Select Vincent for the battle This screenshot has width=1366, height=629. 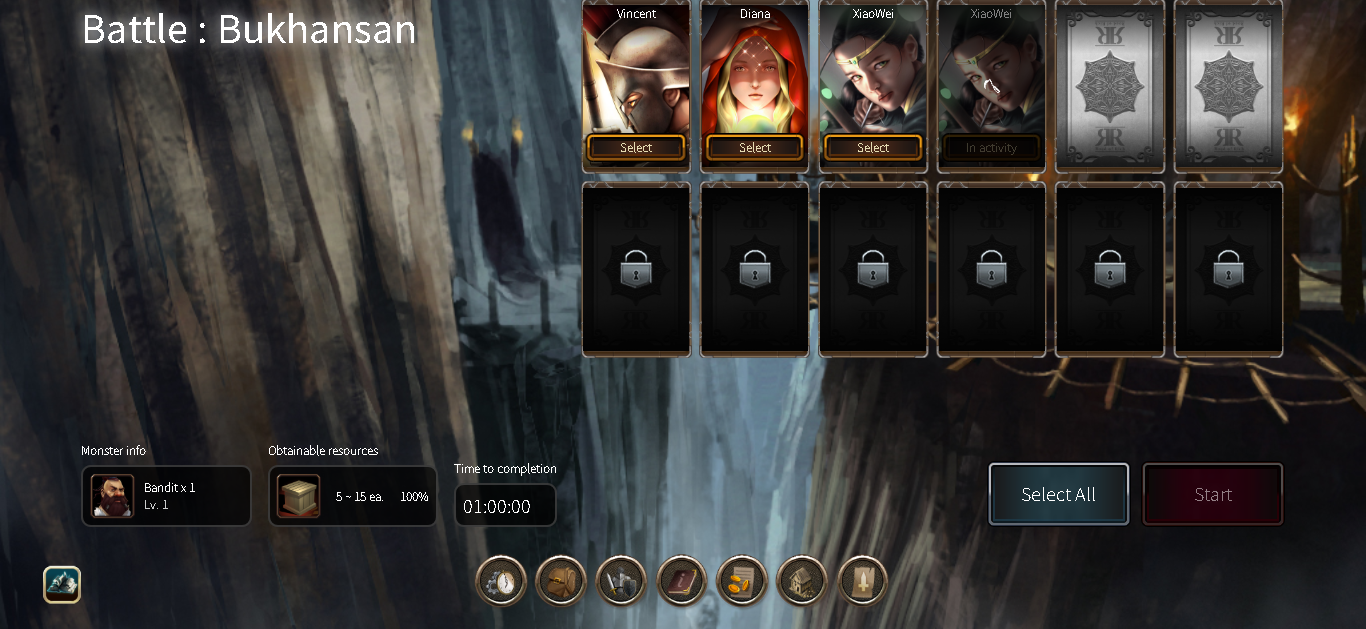(636, 148)
